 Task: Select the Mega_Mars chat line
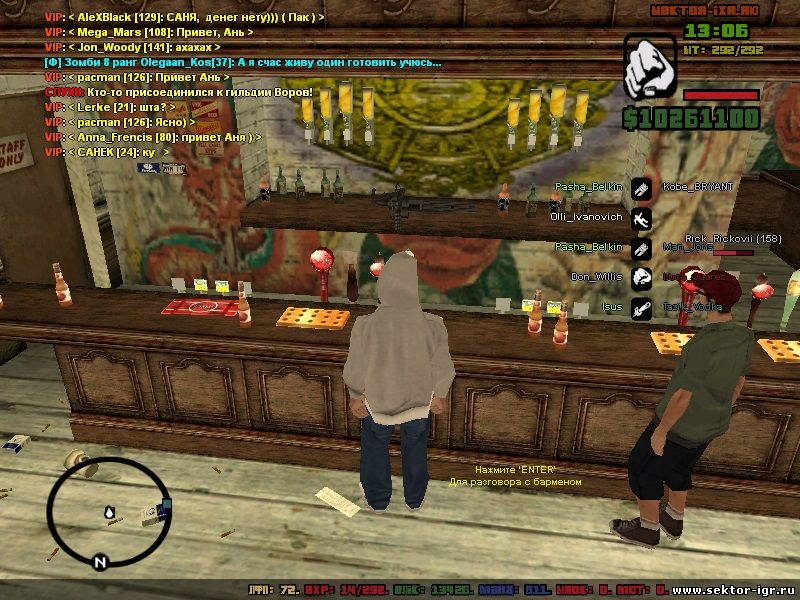tap(149, 33)
